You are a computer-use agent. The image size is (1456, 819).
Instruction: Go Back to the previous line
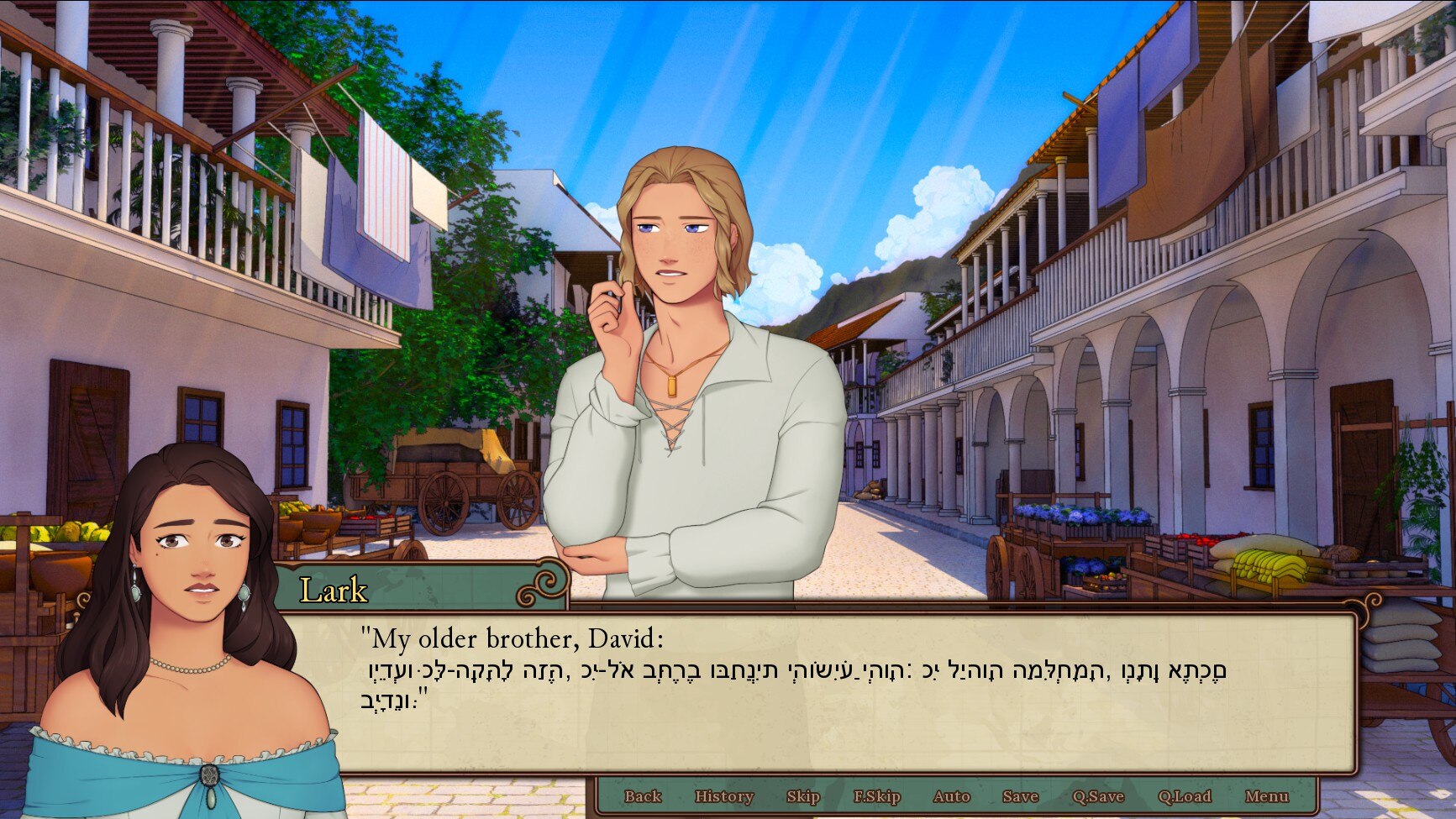[643, 796]
